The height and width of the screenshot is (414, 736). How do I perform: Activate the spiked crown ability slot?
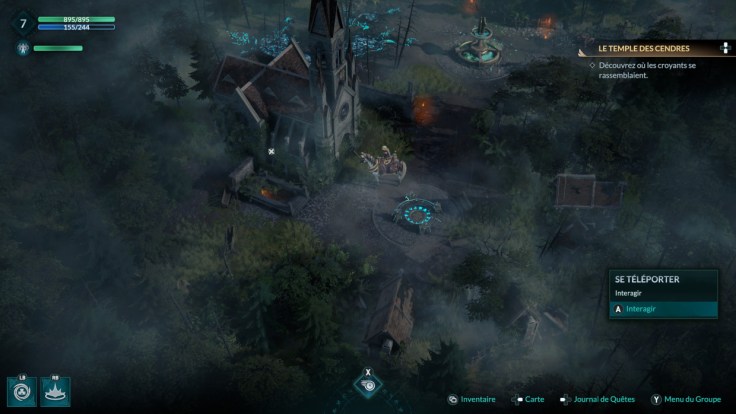(54, 391)
